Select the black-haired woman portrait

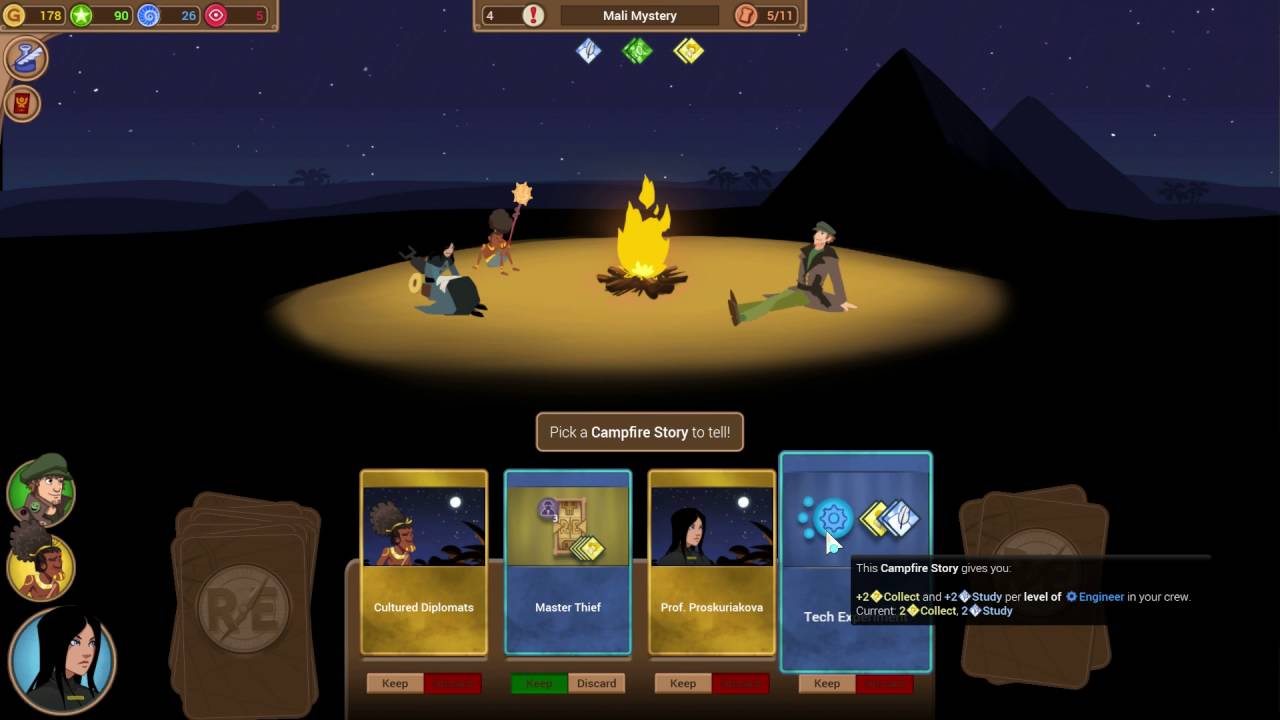[62, 660]
